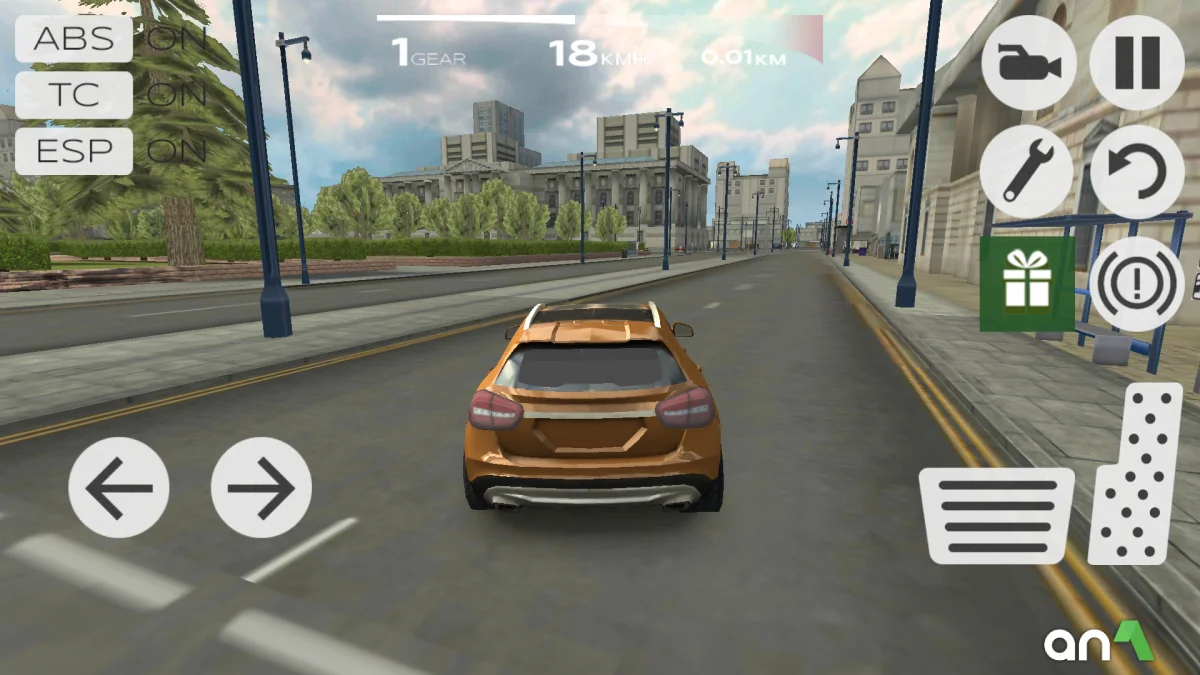Engage the handbrake button

pos(1137,284)
